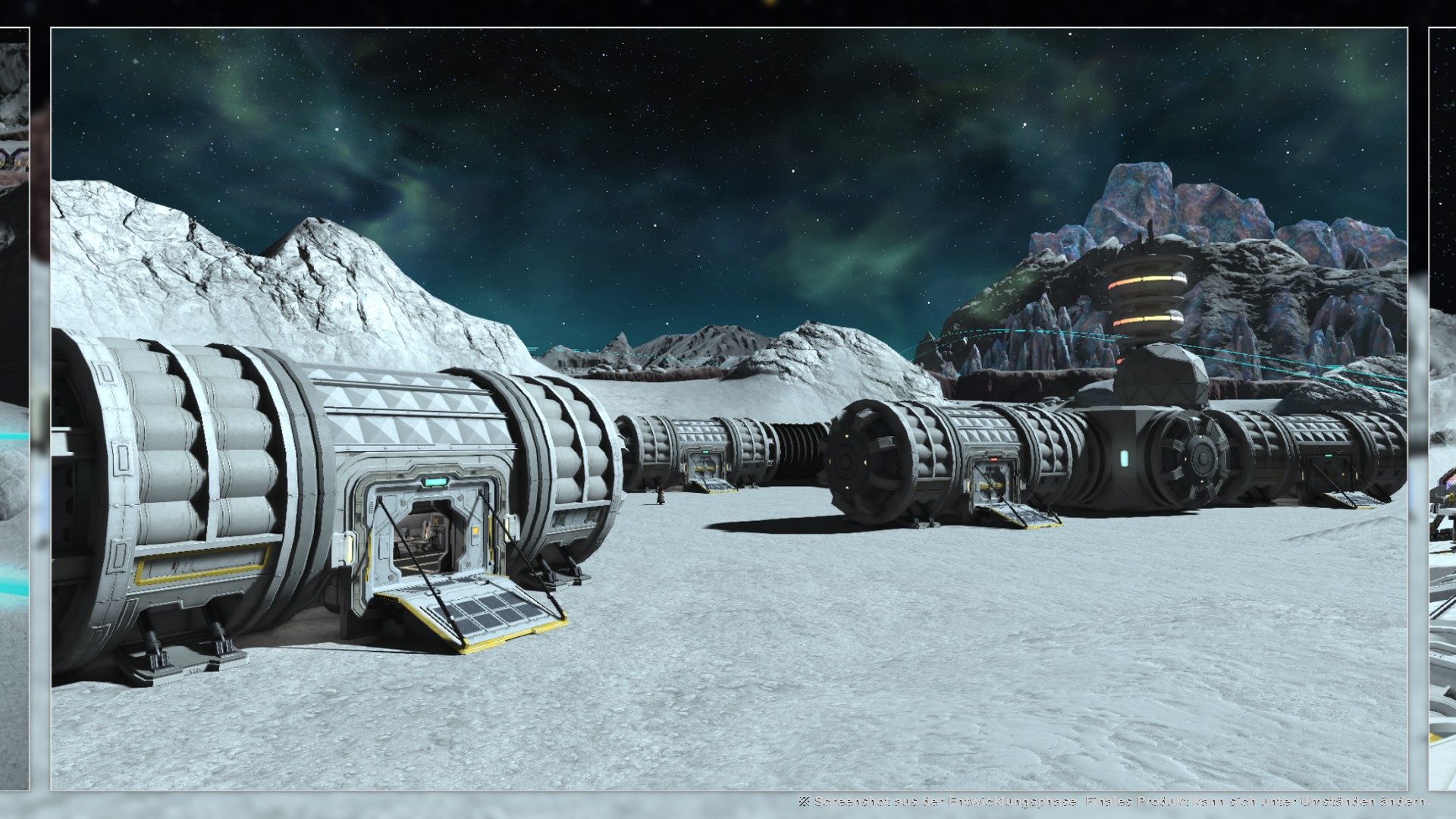Show the previous screenshot peeking at left edge
1456x819 pixels.
[14, 409]
